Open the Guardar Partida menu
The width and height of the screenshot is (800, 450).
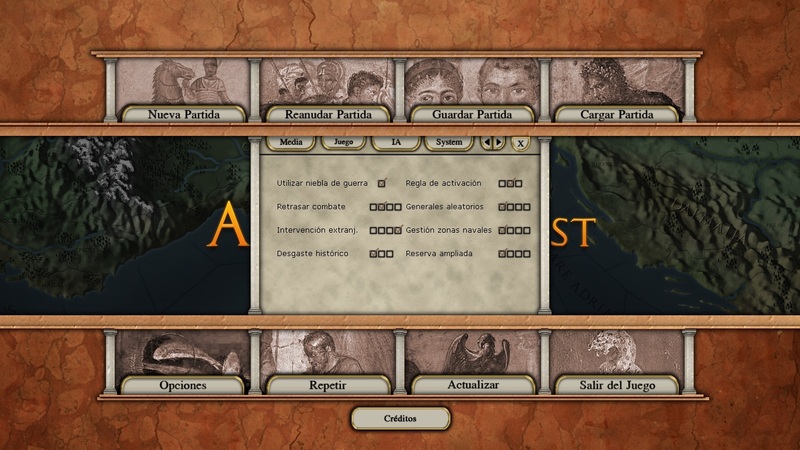tap(472, 114)
